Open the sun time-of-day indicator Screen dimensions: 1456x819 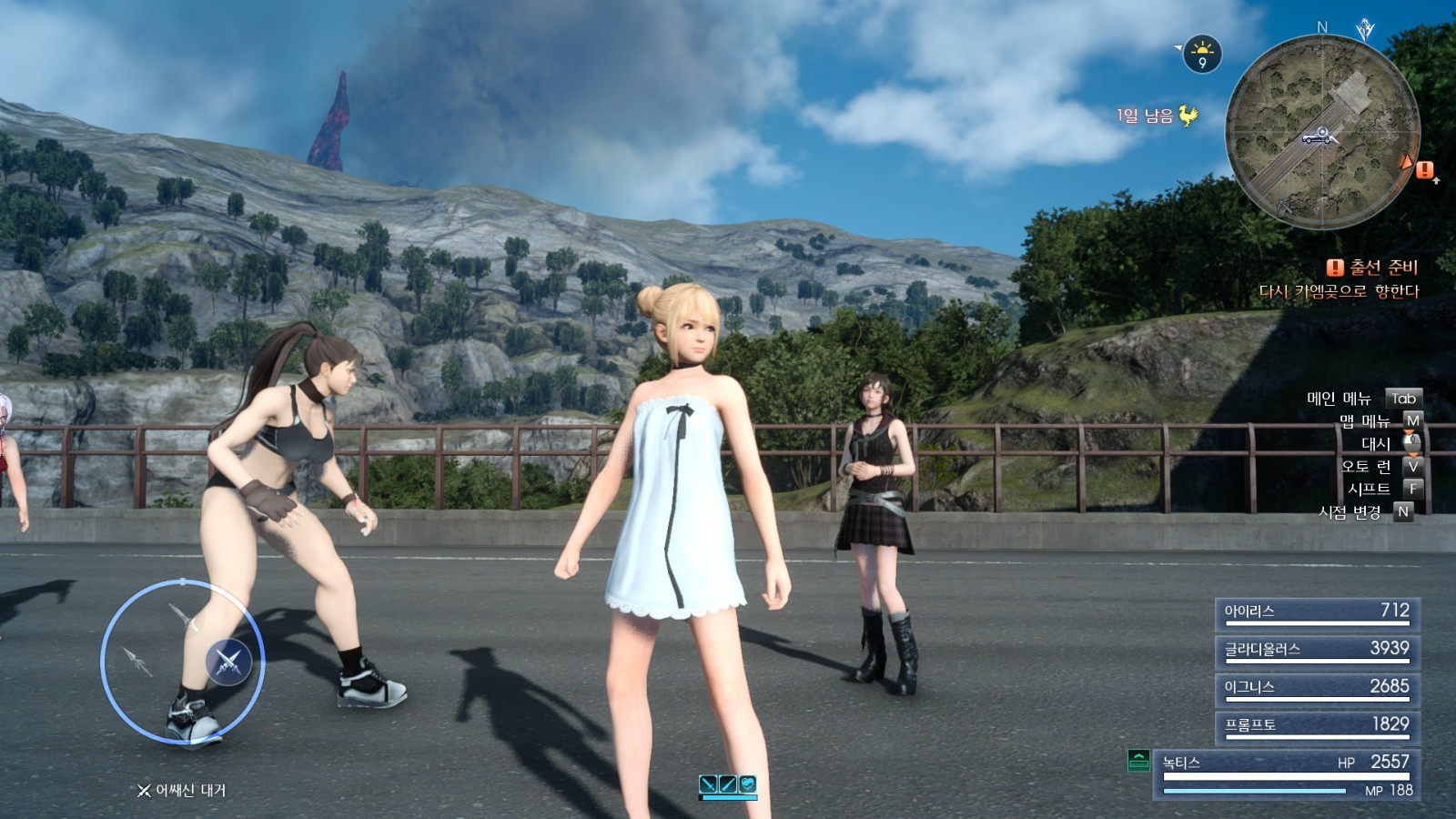click(1202, 54)
